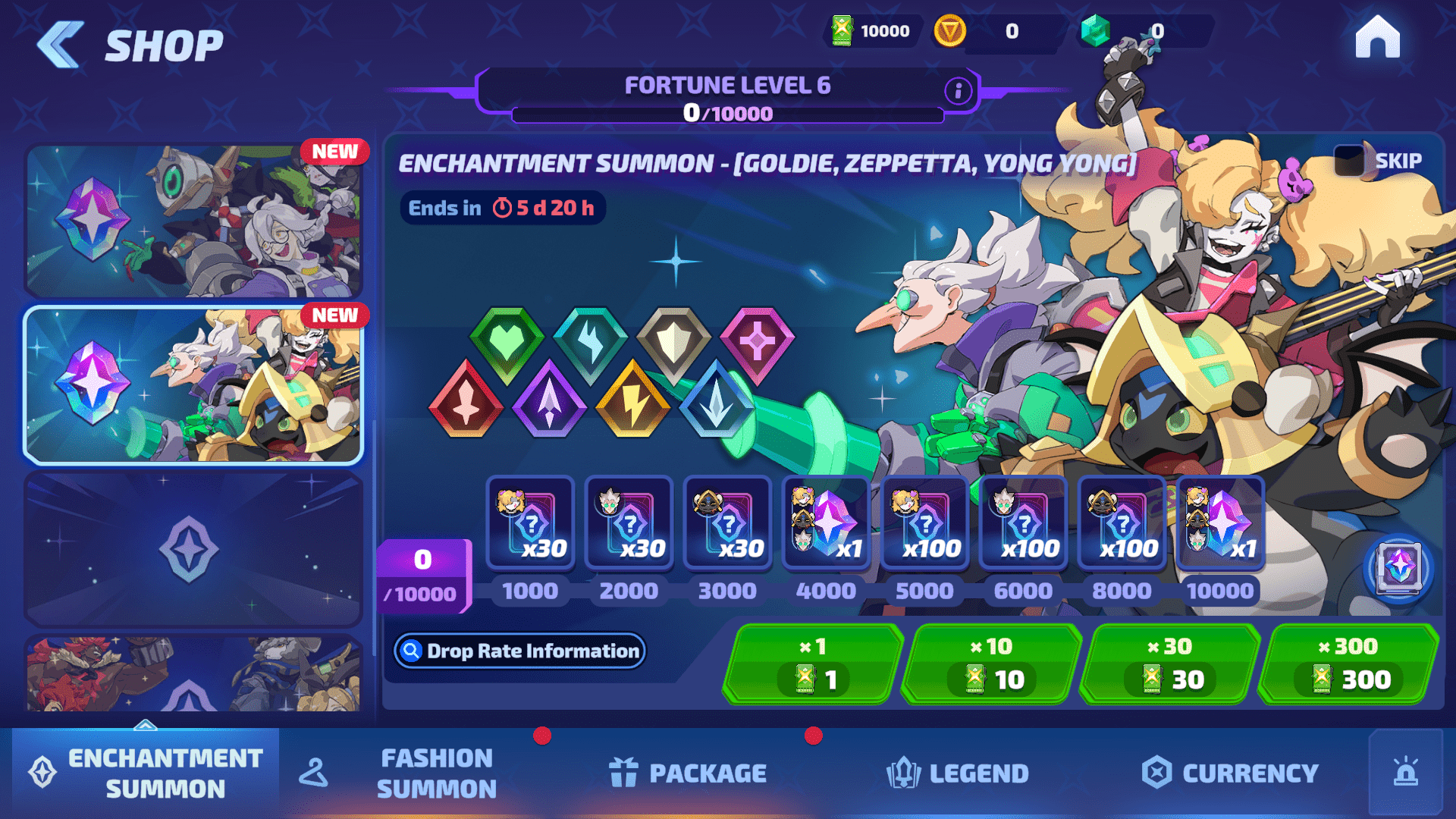This screenshot has height=819, width=1456.
Task: View the 1000 milestone x30 reward
Action: [530, 523]
